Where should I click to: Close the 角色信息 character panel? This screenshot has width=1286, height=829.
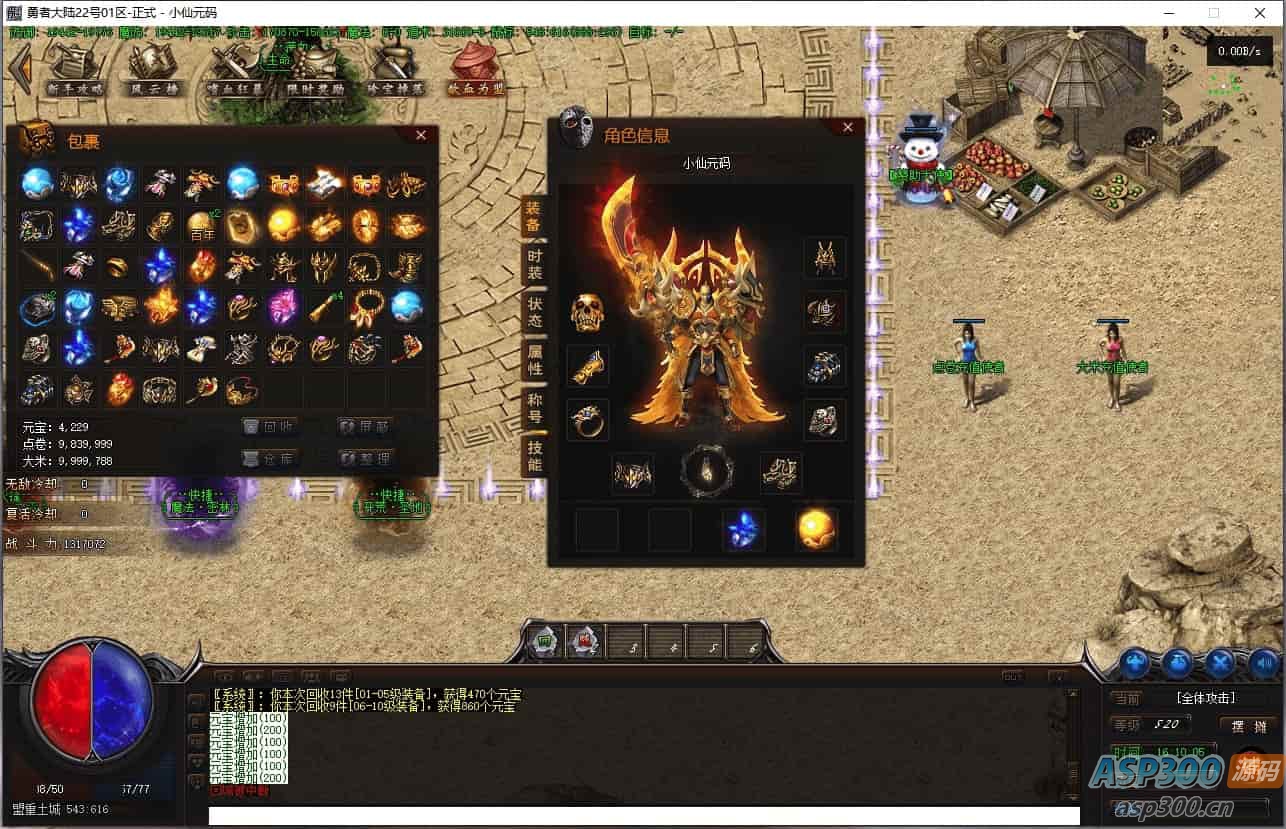coord(848,127)
